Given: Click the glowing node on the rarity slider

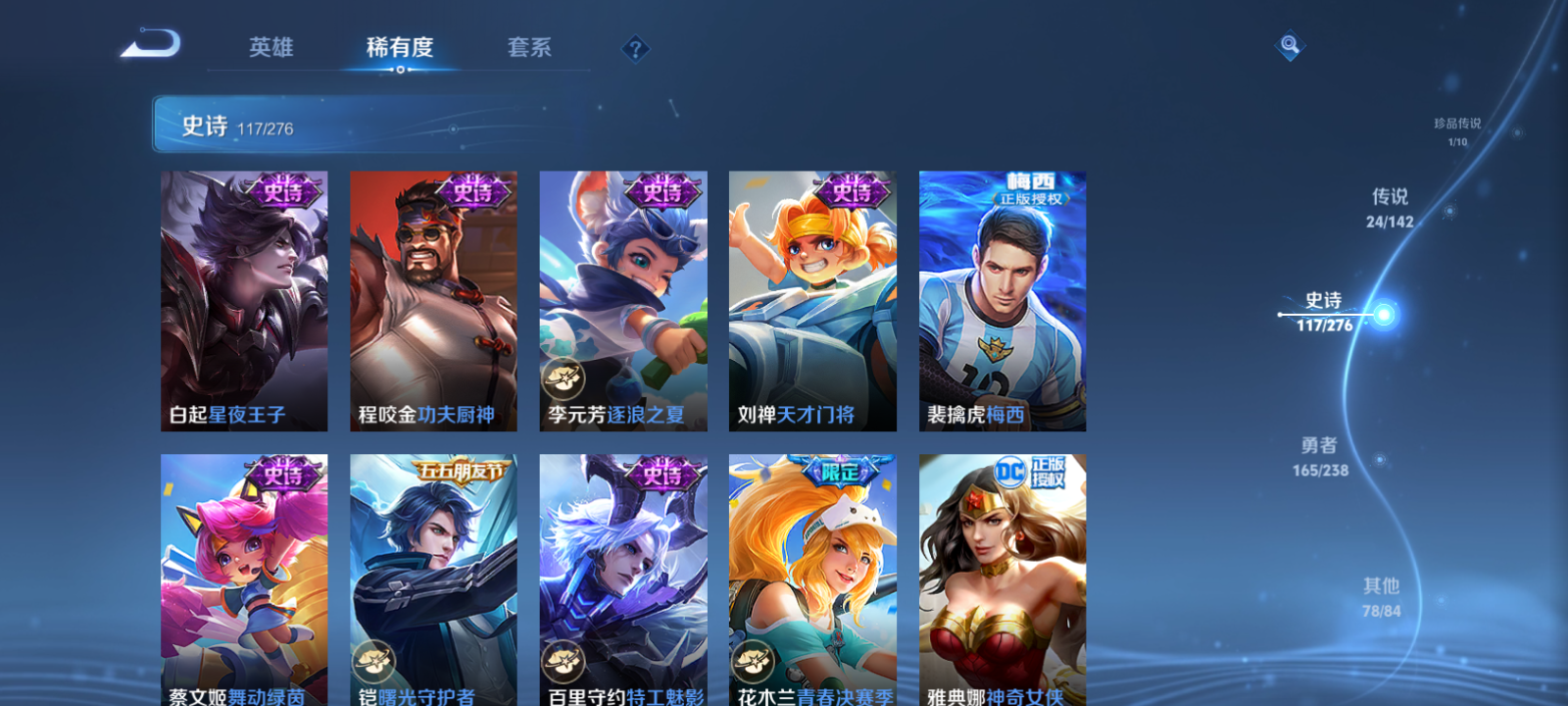Looking at the screenshot, I should (1382, 312).
